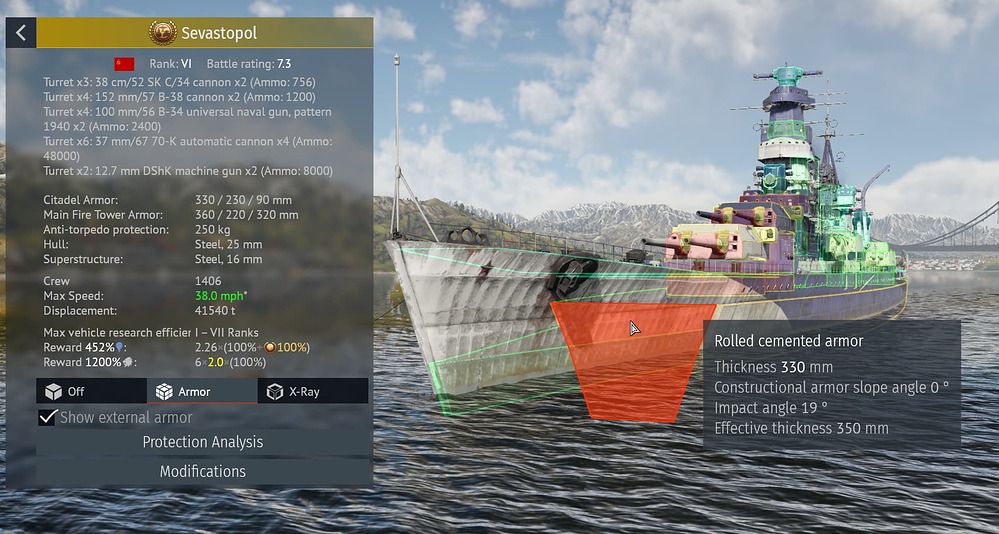
Task: Switch armor view to Off
Action: 91,391
